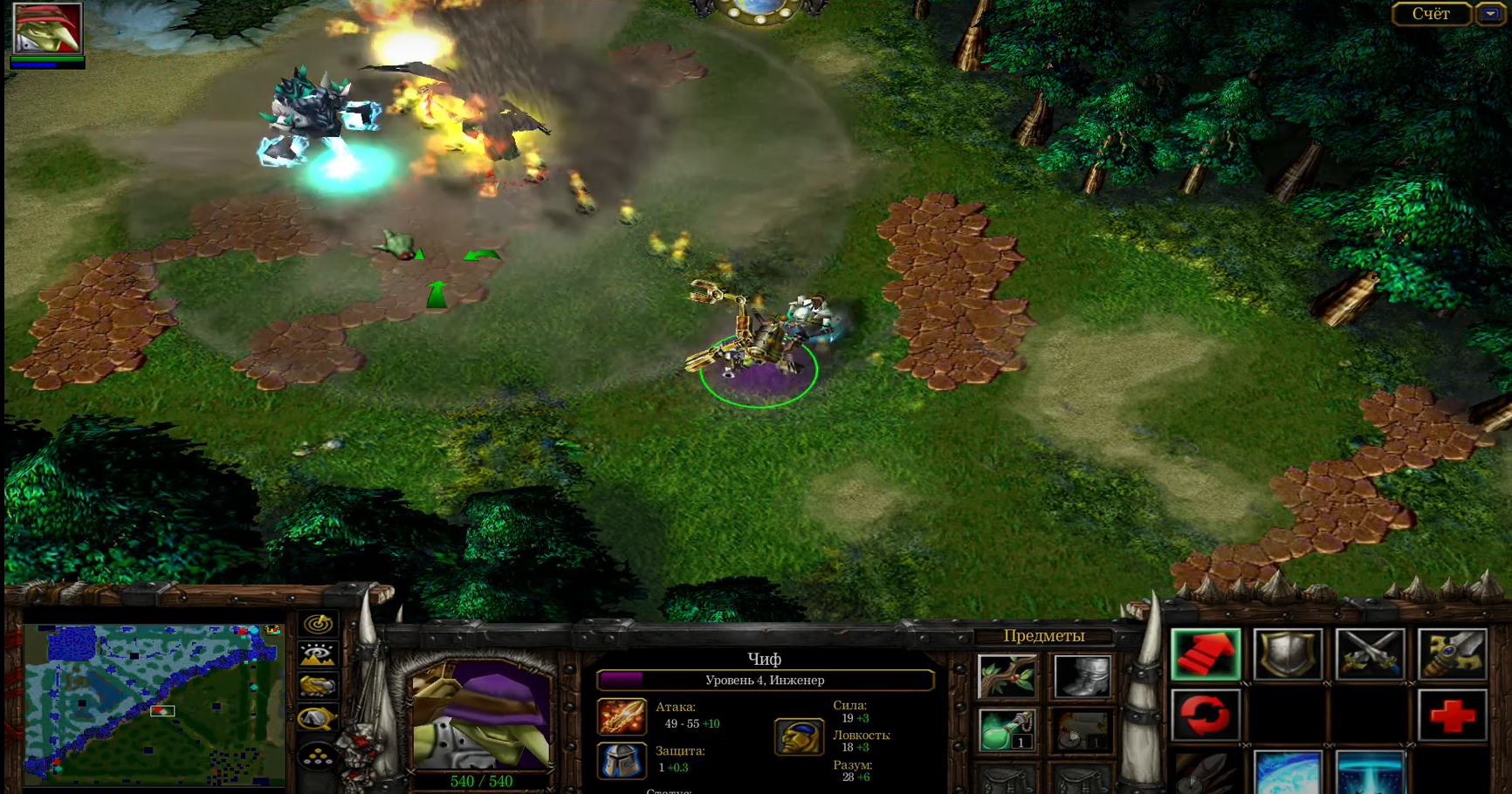Open hero skills with red cross
1512x794 pixels.
[x=1452, y=715]
